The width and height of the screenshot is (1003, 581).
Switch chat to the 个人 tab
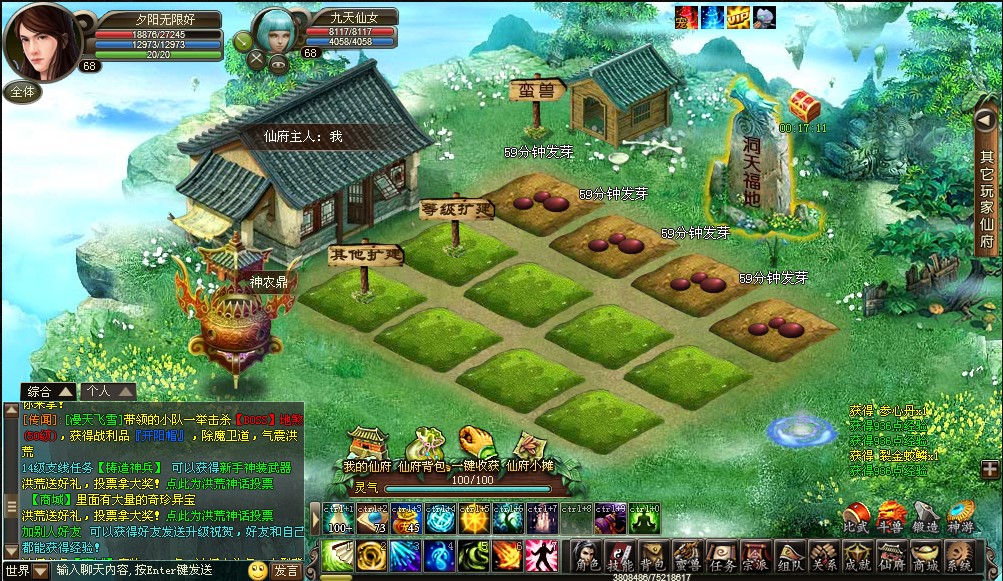(x=105, y=392)
